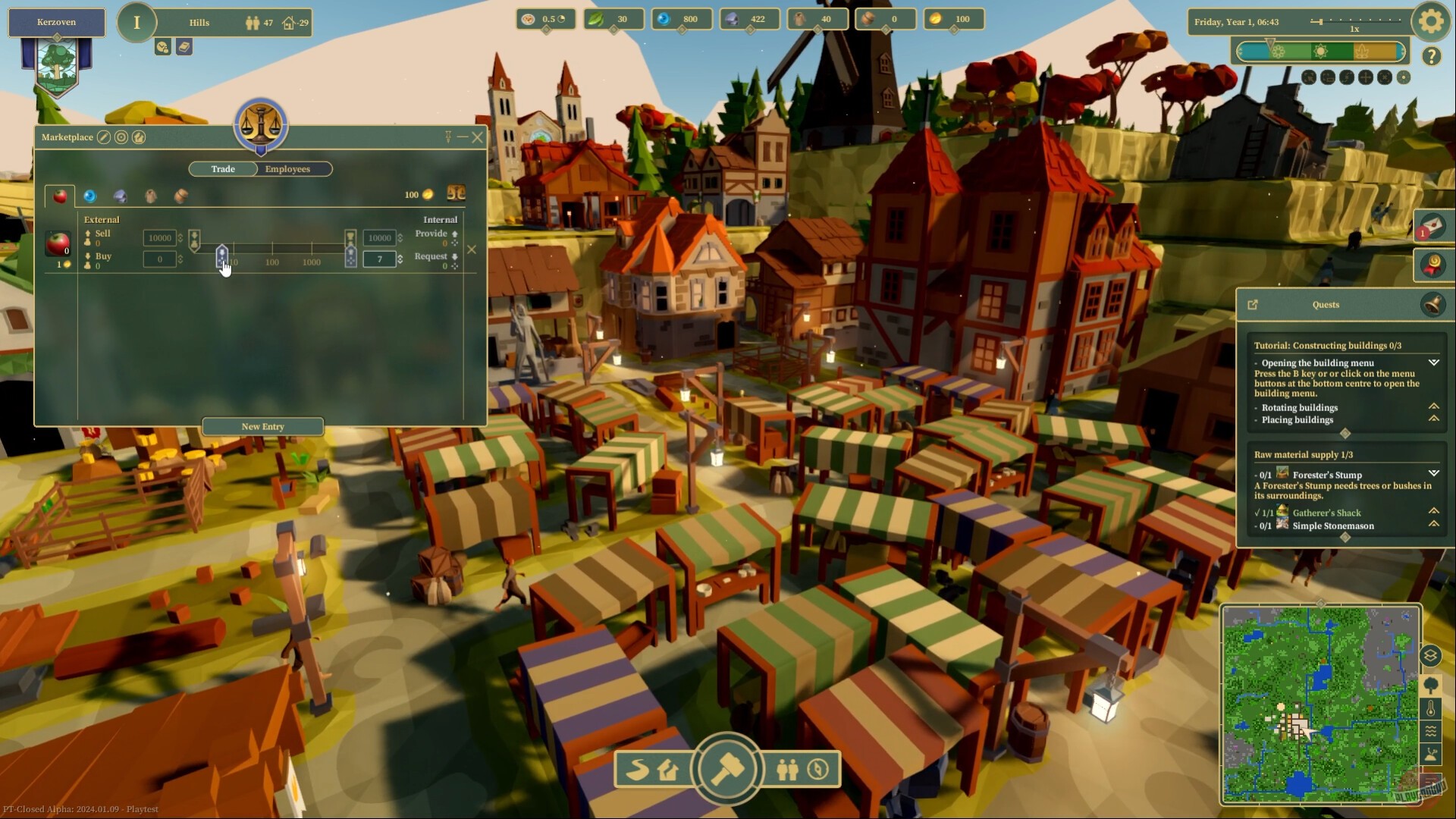The image size is (1456, 819).
Task: Select the demolish building icon
Action: click(667, 770)
